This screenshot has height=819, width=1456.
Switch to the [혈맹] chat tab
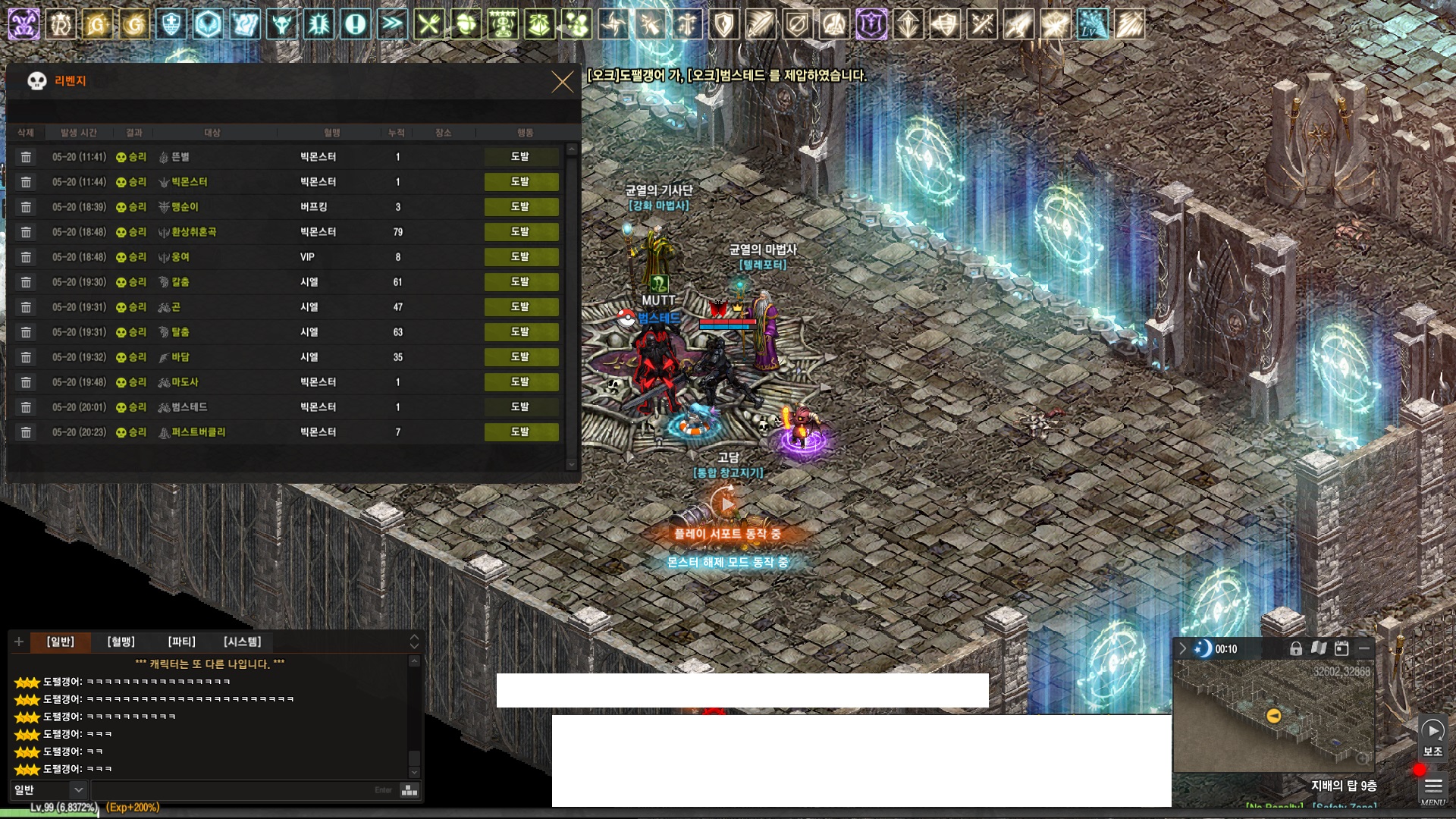tap(121, 642)
